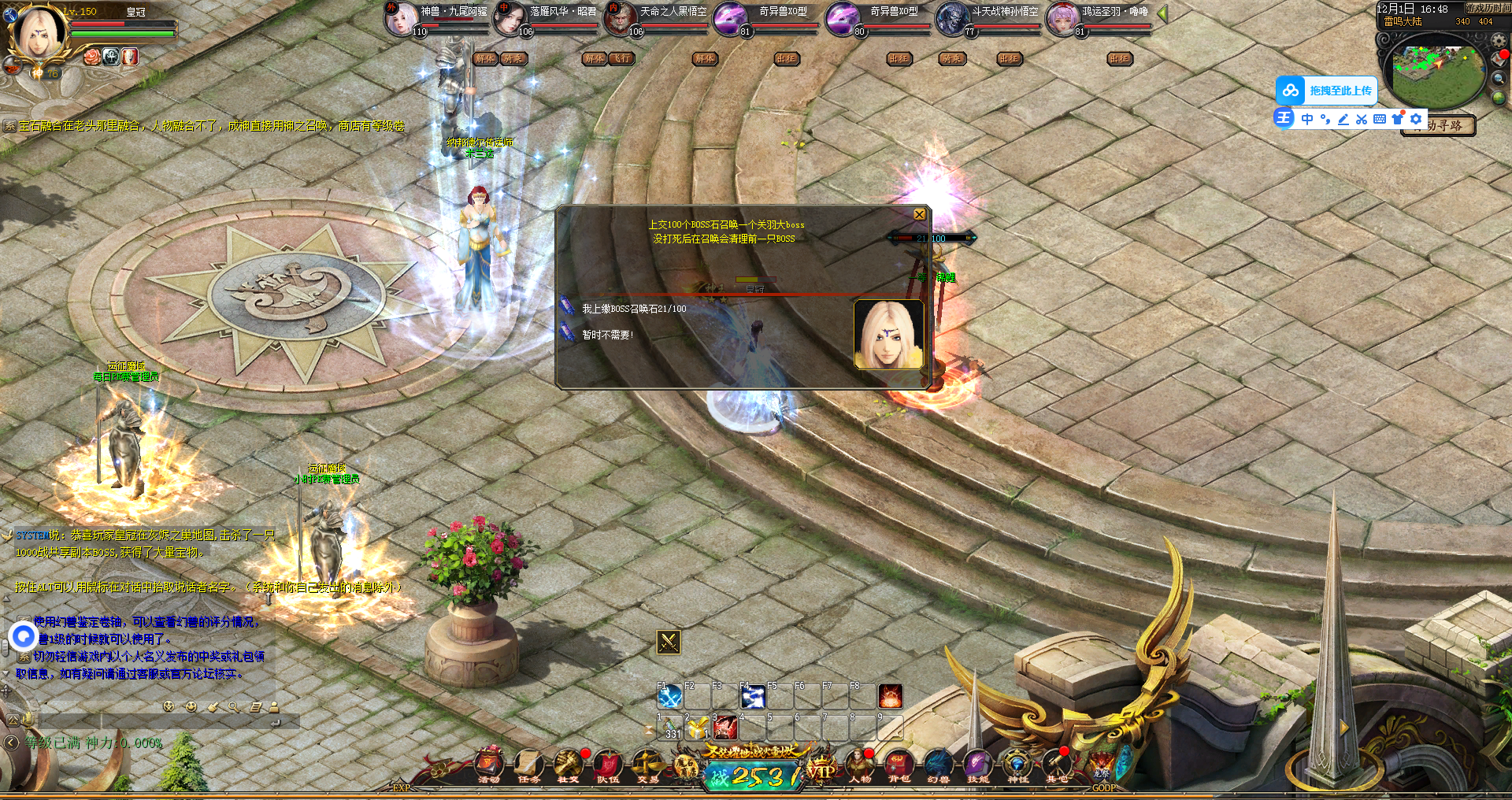Activate the F1 blue lightning skill
The image size is (1512, 800).
669,697
